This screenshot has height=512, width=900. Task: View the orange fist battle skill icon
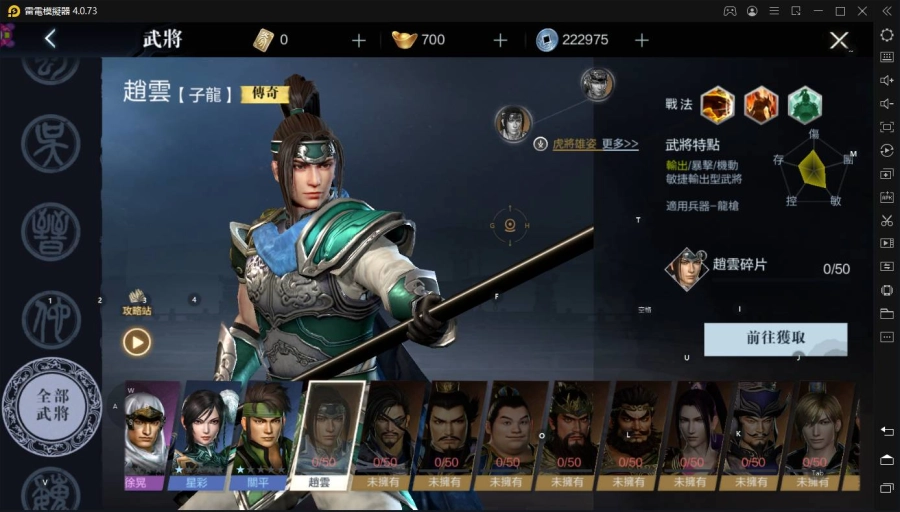tap(717, 104)
